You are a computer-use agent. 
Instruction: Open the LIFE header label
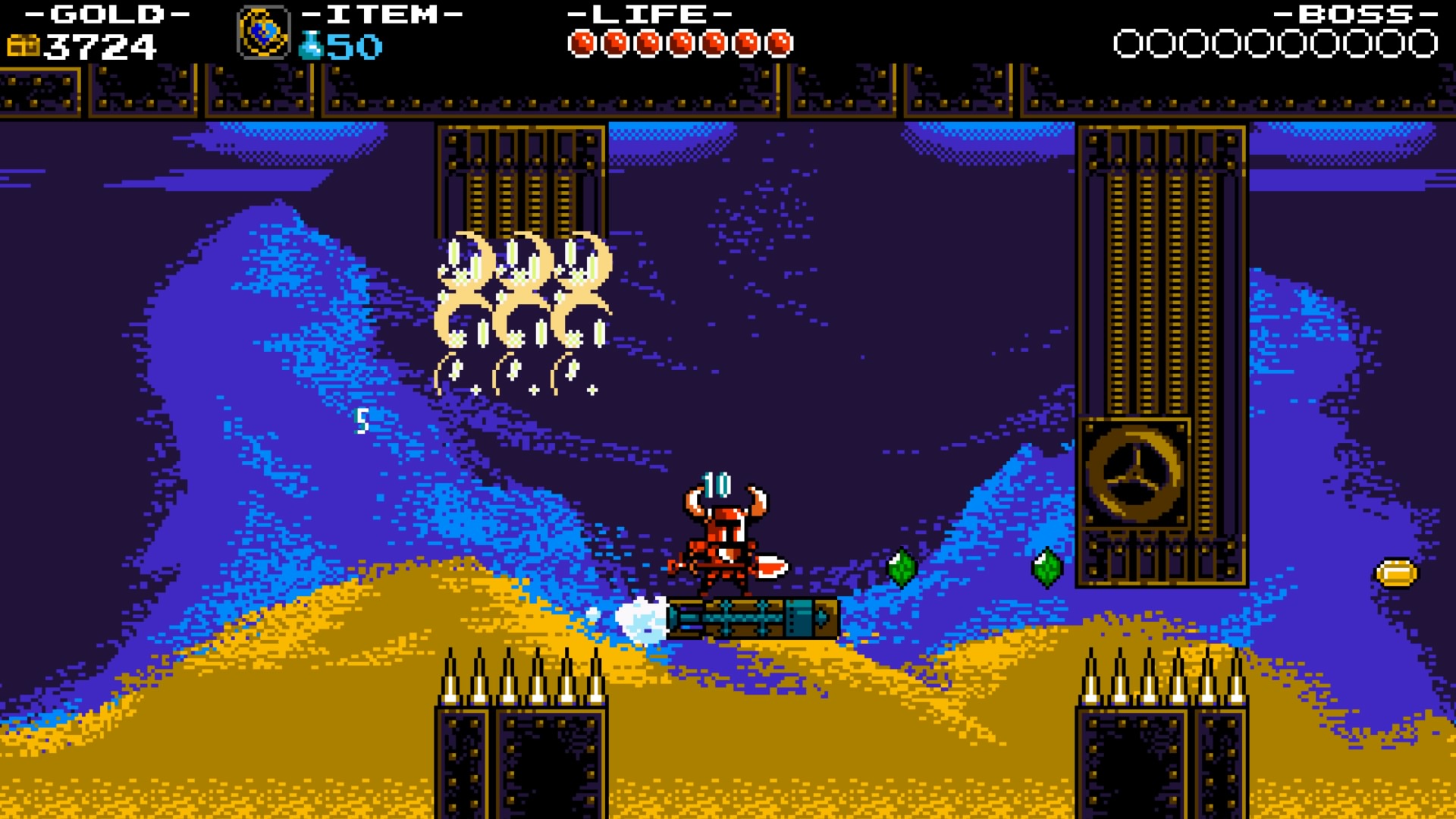[648, 13]
